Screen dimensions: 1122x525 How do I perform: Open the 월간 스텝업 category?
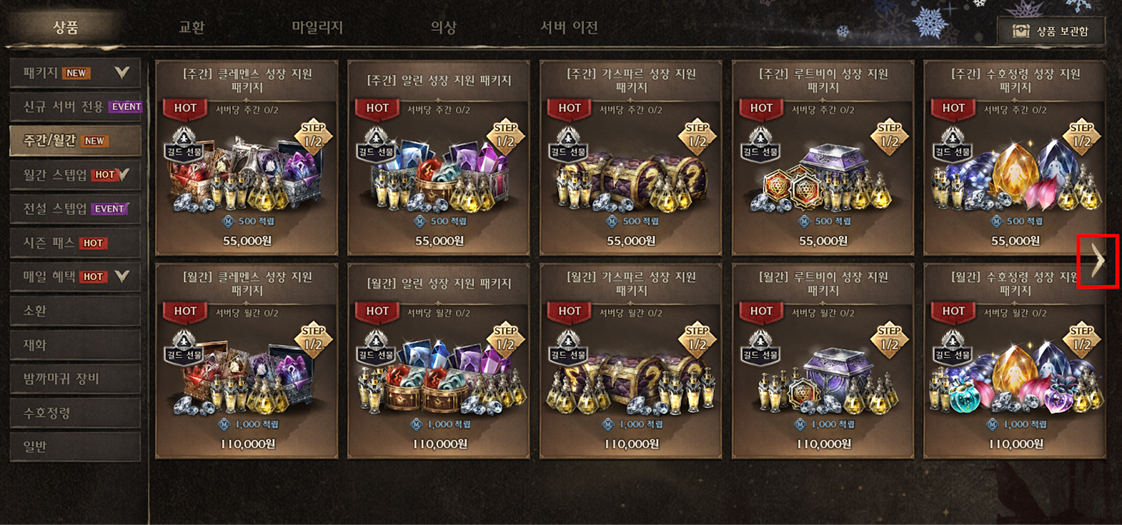click(x=75, y=175)
